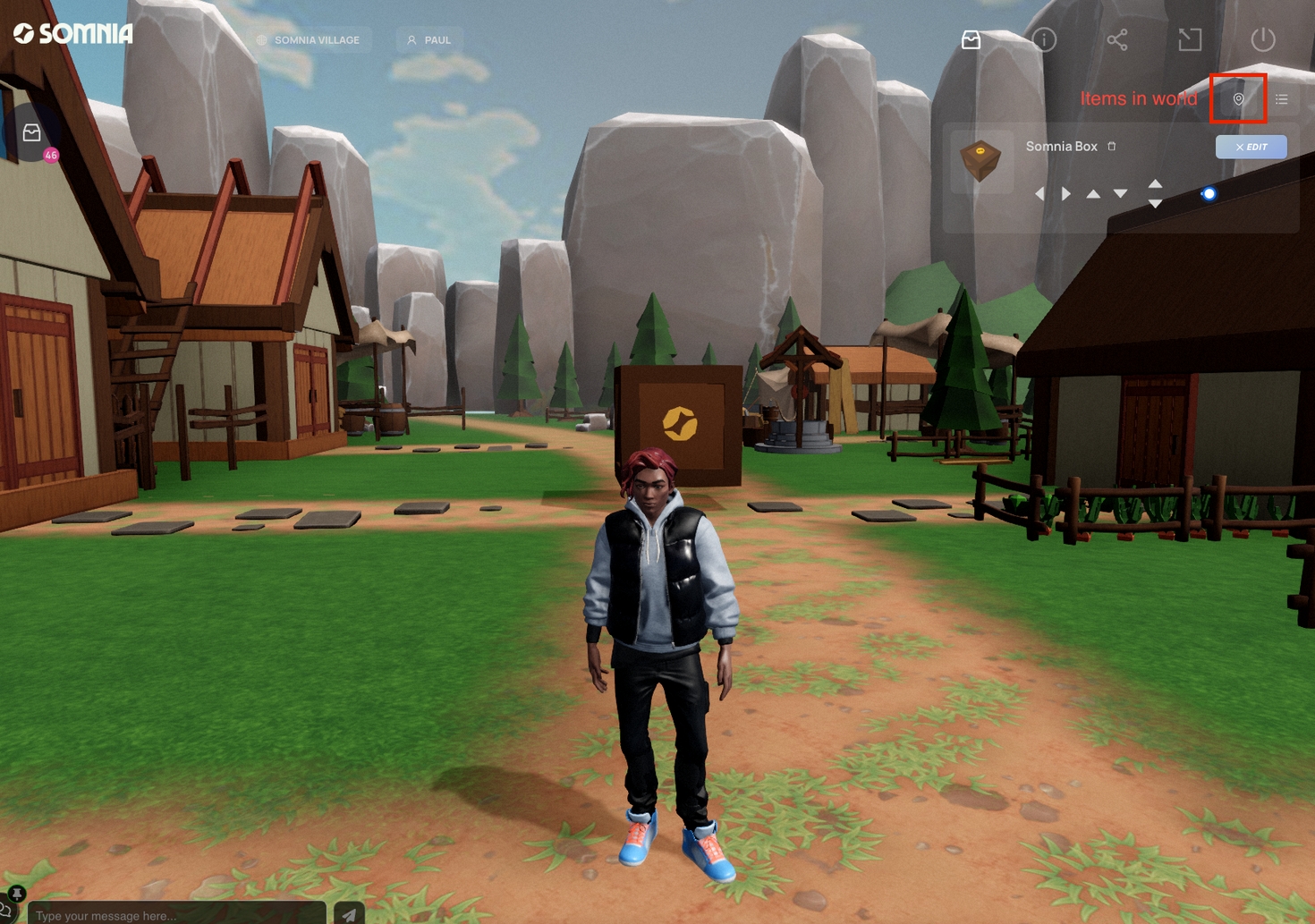1315x924 pixels.
Task: Switch to the list view icon
Action: point(1282,99)
